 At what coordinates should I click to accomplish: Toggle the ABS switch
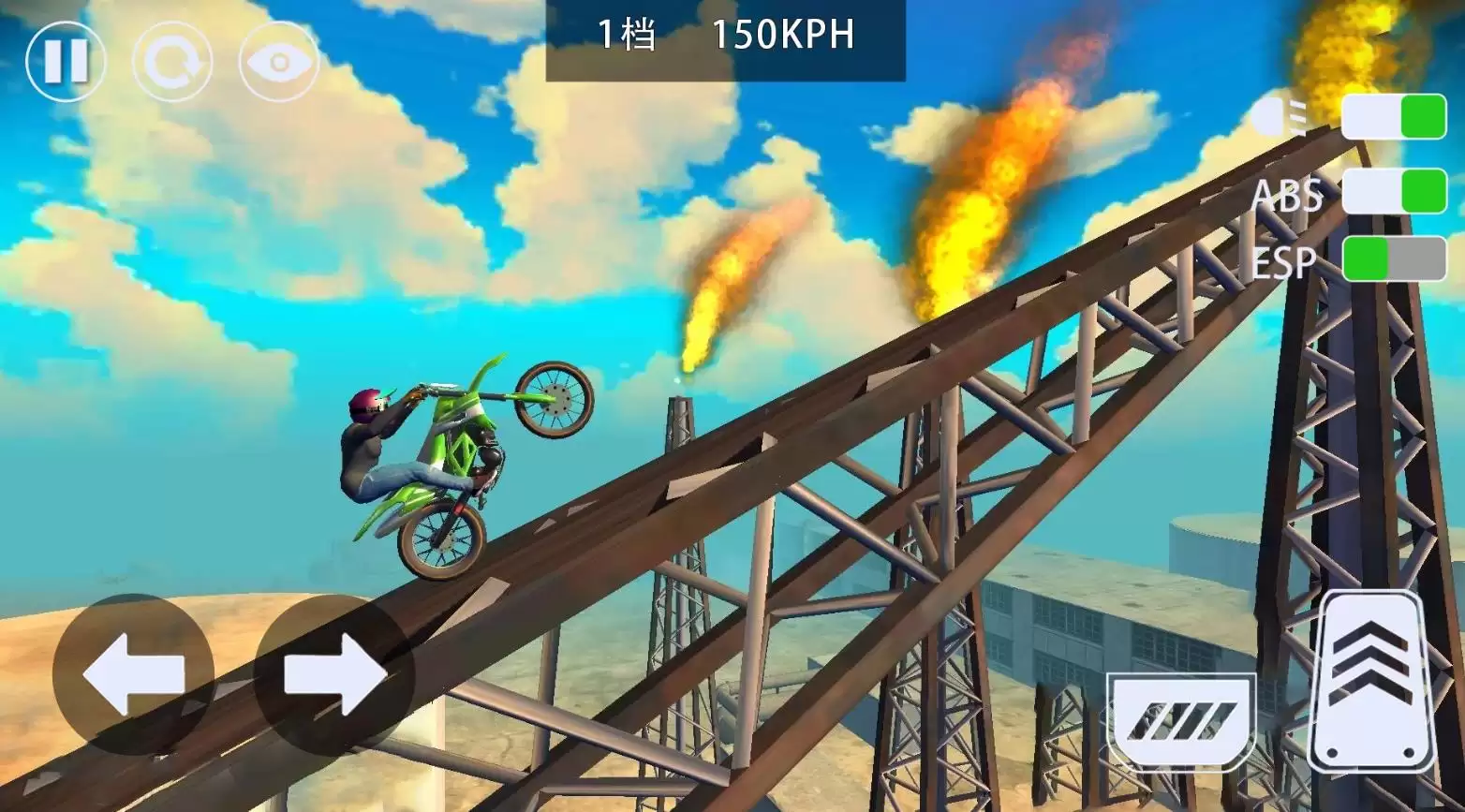click(x=1394, y=191)
